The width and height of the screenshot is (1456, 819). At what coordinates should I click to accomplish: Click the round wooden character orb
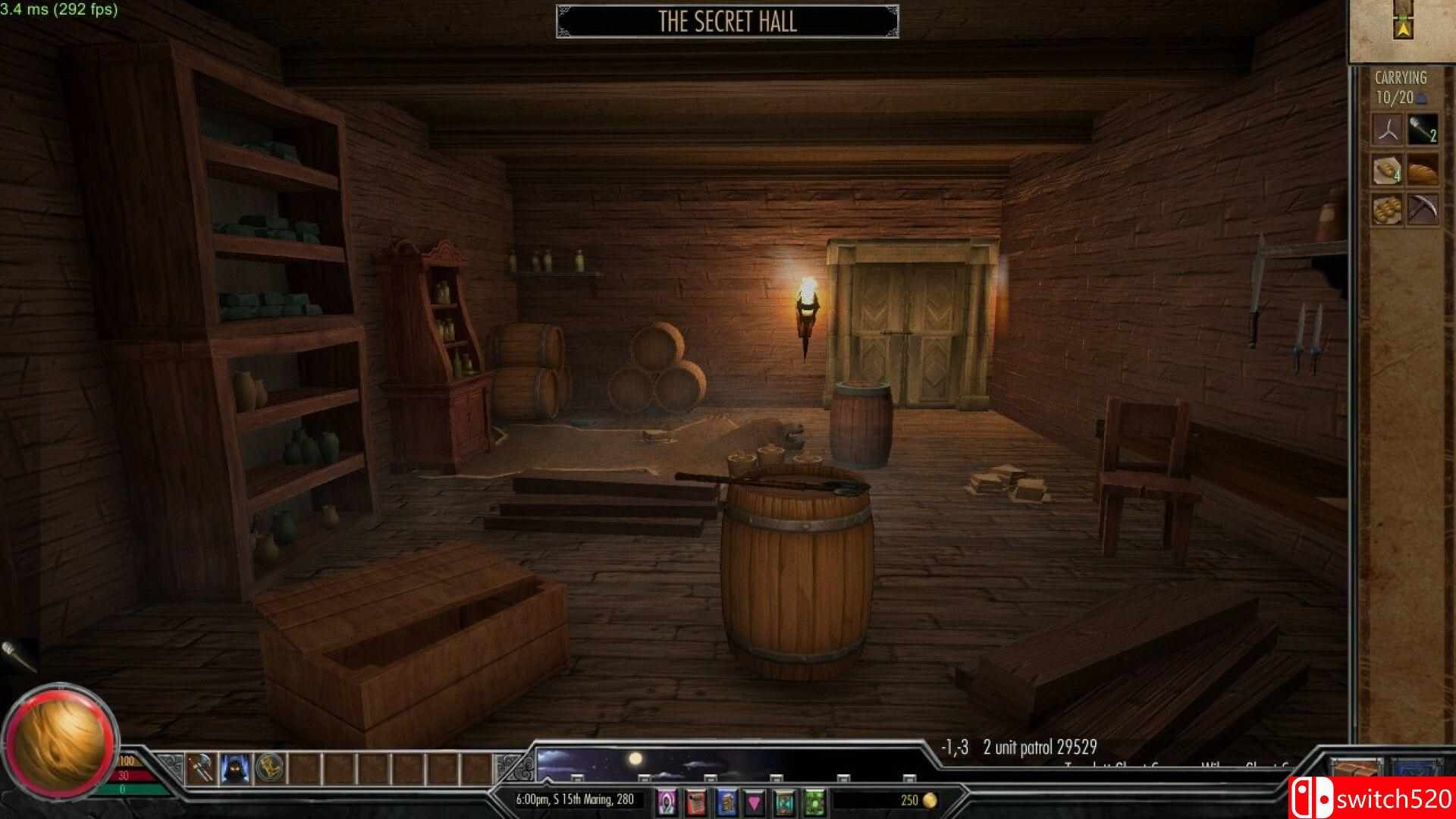click(x=59, y=741)
